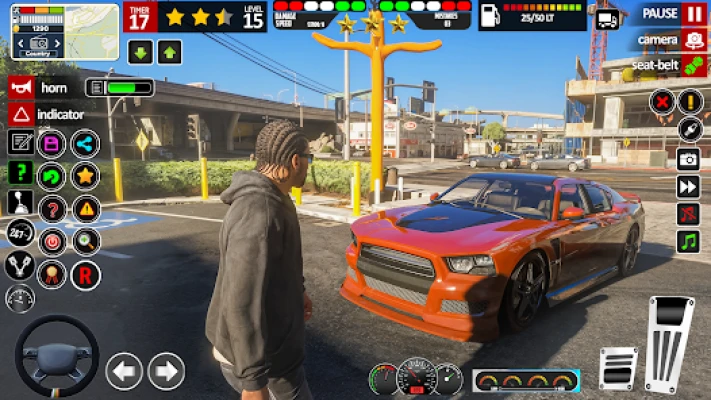The image size is (711, 400).
Task: Tap the green up arrow button
Action: click(x=169, y=53)
